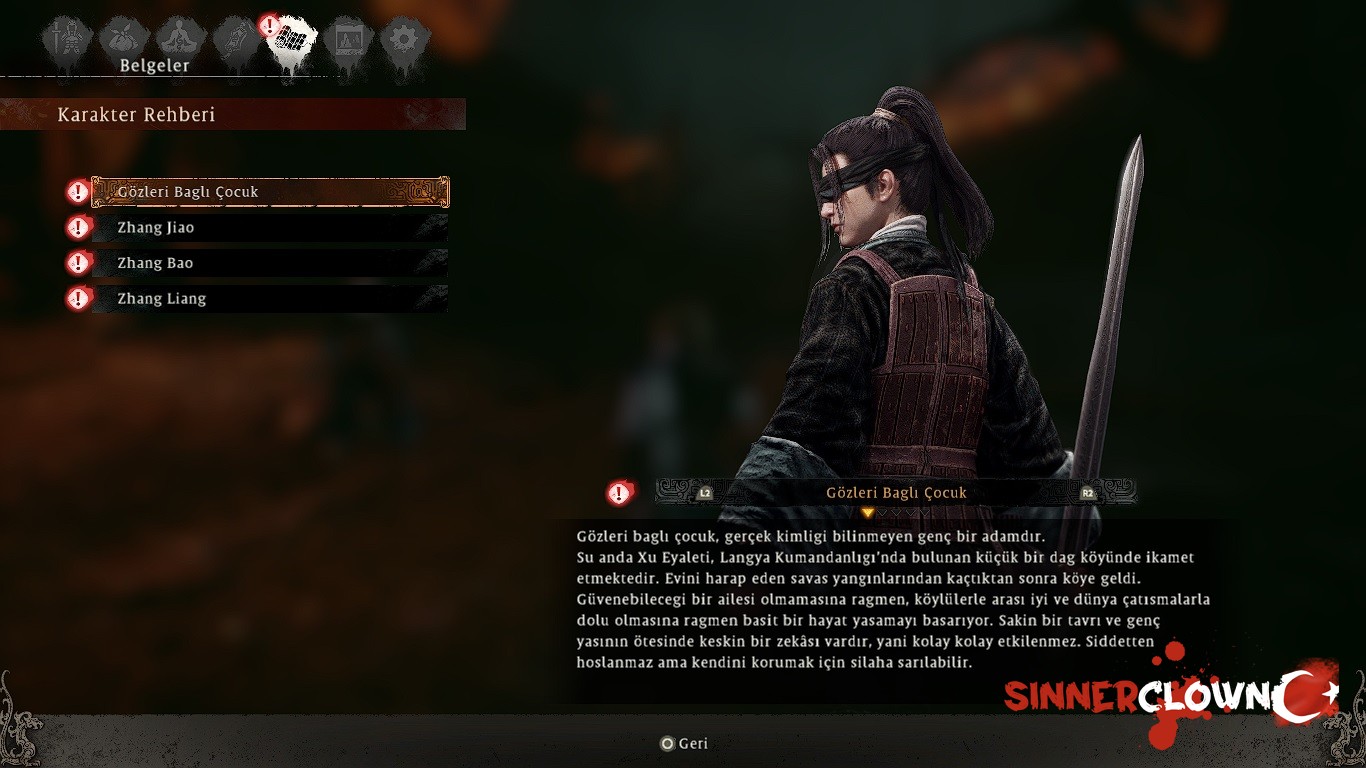This screenshot has width=1366, height=768.
Task: Open the gear settings tab
Action: pyautogui.click(x=405, y=40)
